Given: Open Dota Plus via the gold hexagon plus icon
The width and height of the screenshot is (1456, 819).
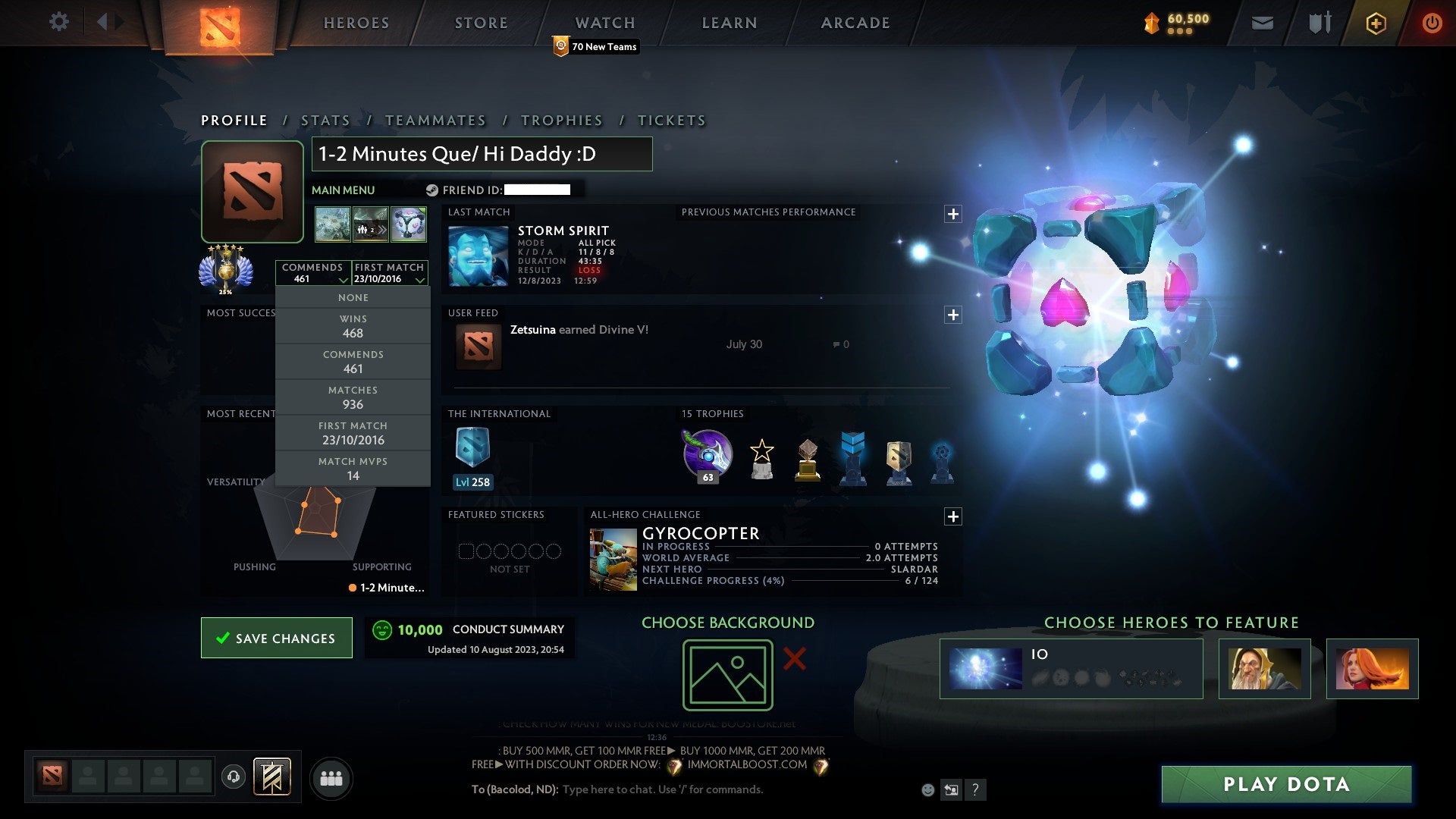Looking at the screenshot, I should tap(1375, 23).
